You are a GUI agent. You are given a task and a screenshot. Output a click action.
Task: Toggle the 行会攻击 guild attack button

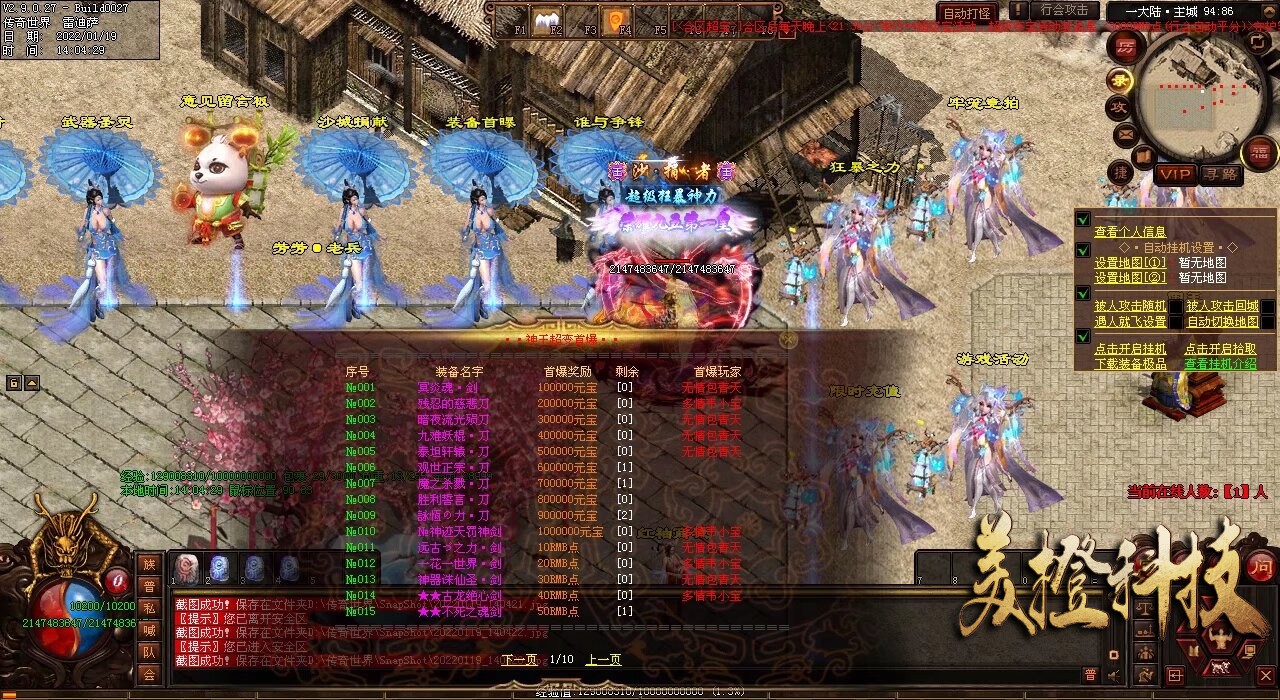[1063, 11]
